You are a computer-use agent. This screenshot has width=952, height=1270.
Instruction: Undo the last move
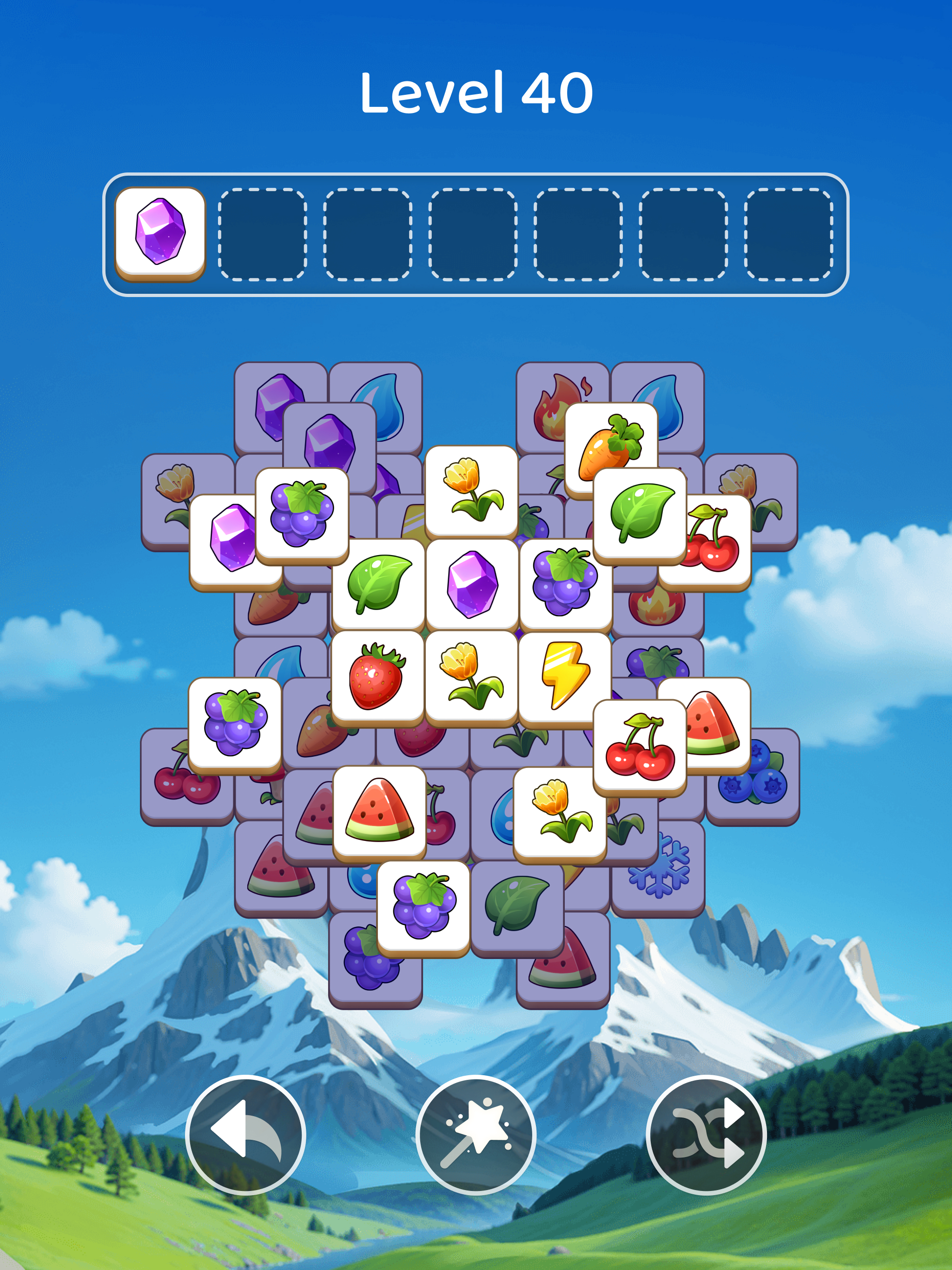246,1136
